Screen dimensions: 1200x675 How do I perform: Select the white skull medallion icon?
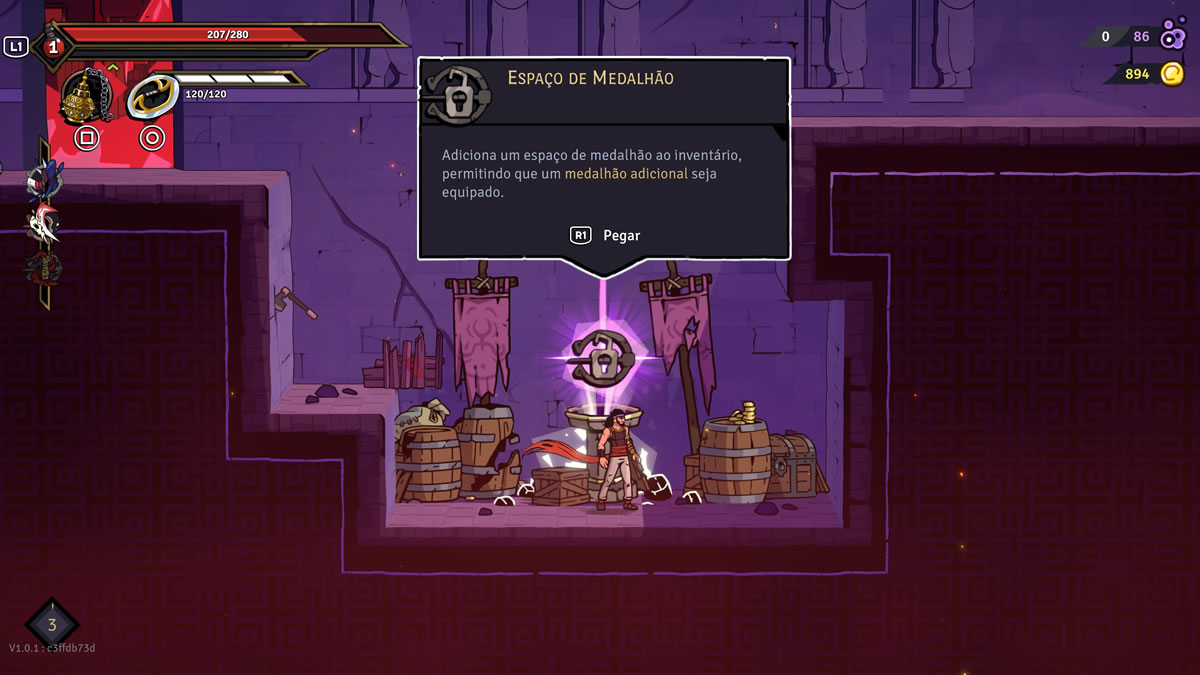[43, 225]
